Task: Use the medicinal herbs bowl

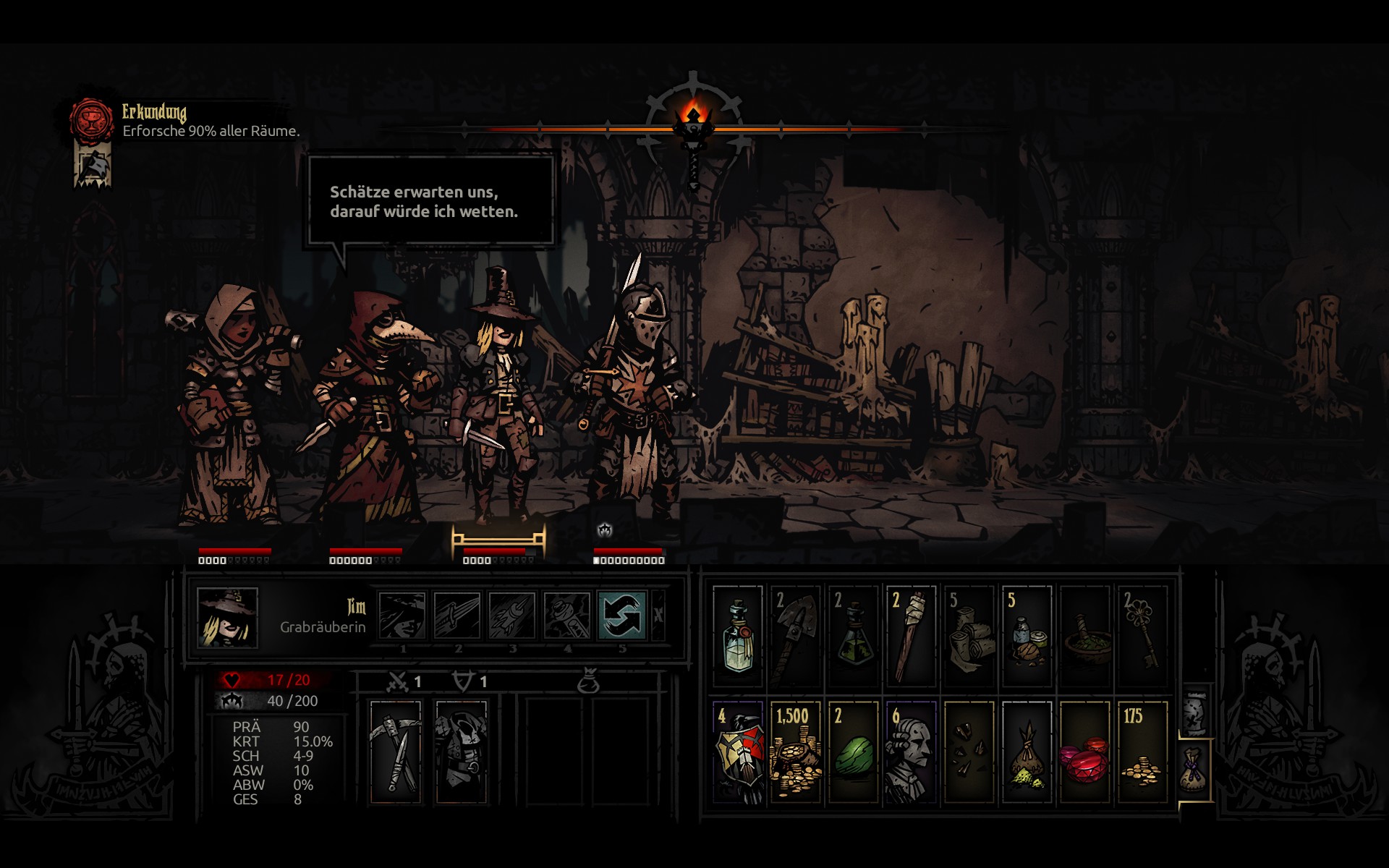Action: point(1084,636)
